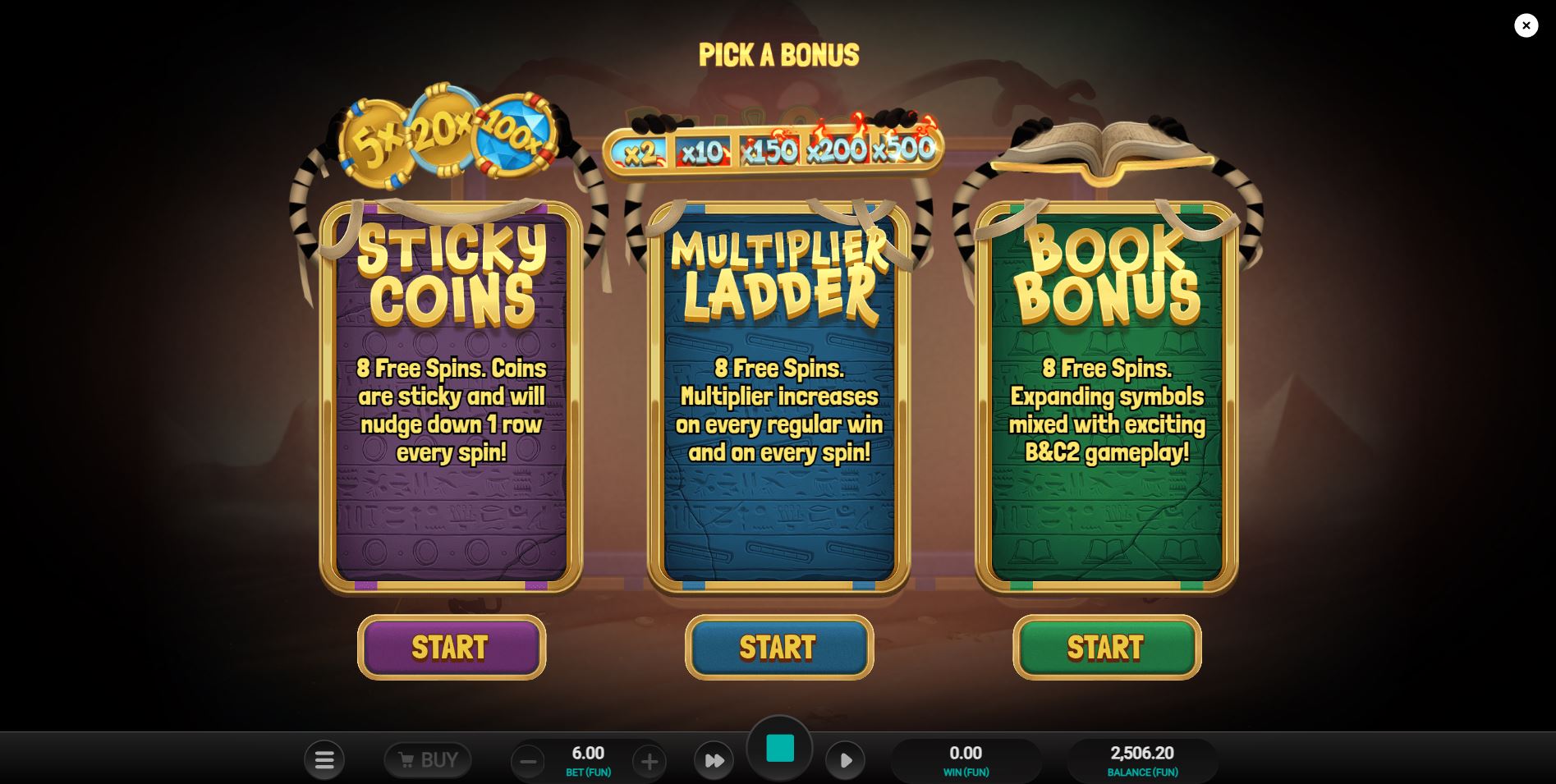The height and width of the screenshot is (784, 1556).
Task: Click the 5x gold coin icon
Action: 378,141
